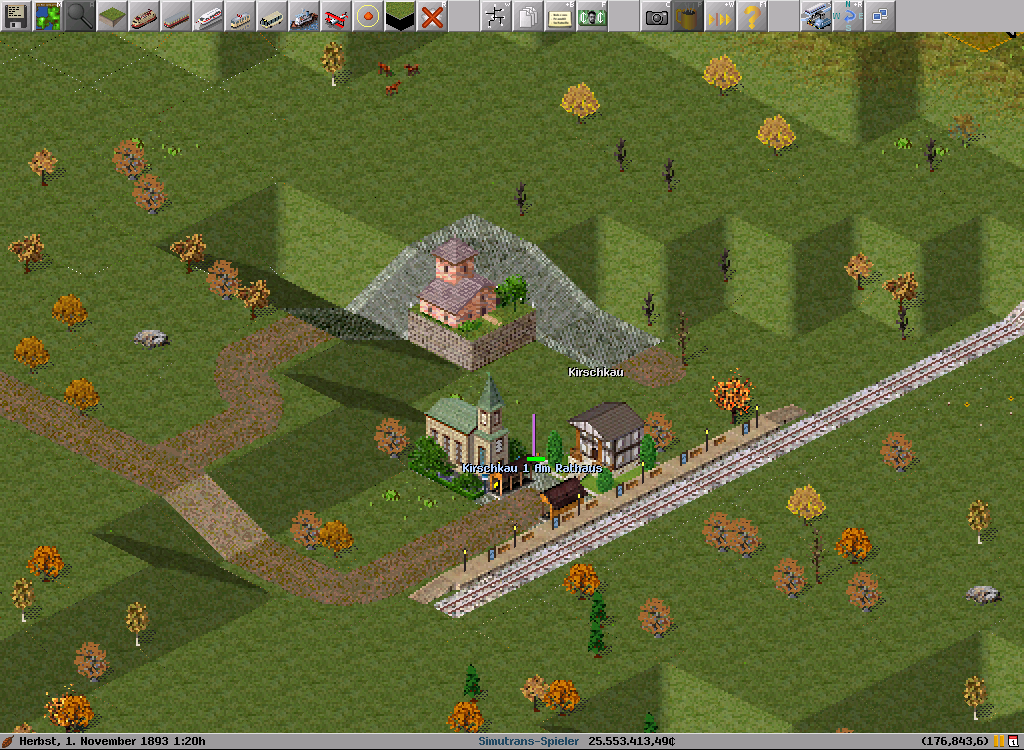Show the message notes window

(x=560, y=16)
